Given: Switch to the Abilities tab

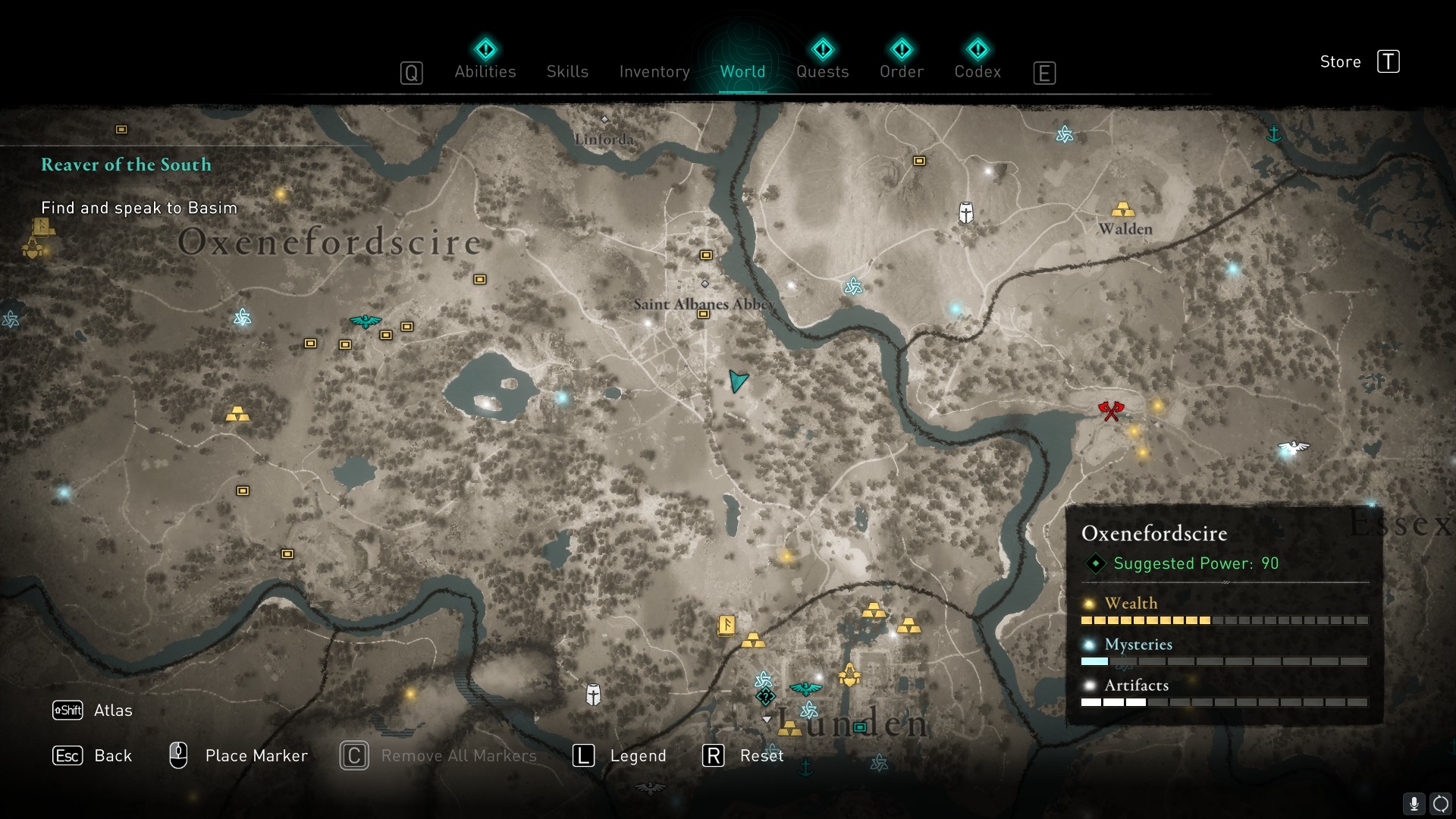Looking at the screenshot, I should click(485, 71).
